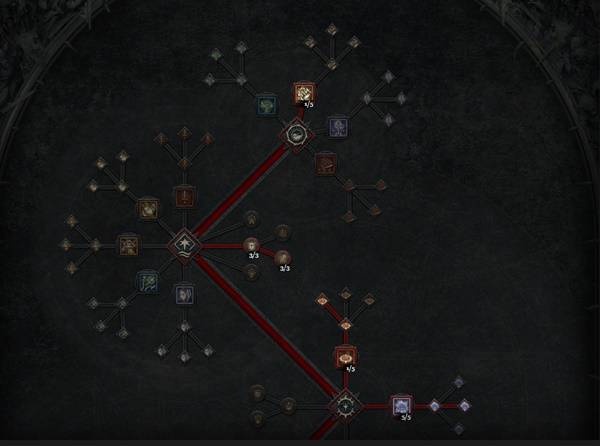Click the bottom cluster's central hub node

pyautogui.click(x=345, y=406)
